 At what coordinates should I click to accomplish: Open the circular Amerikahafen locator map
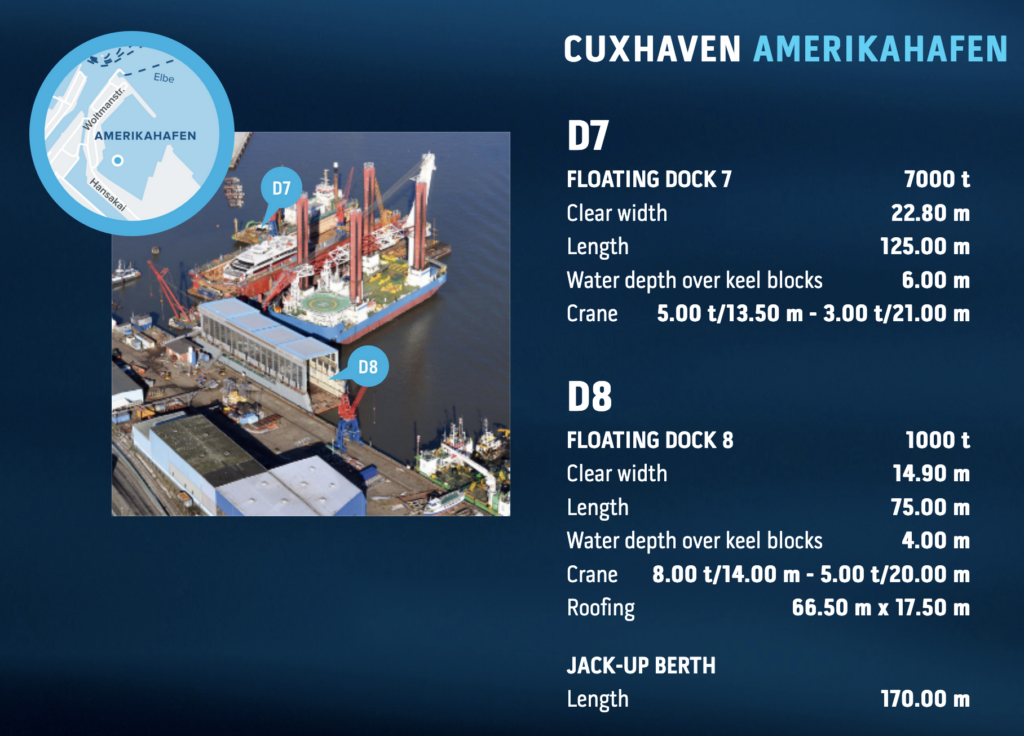(132, 132)
